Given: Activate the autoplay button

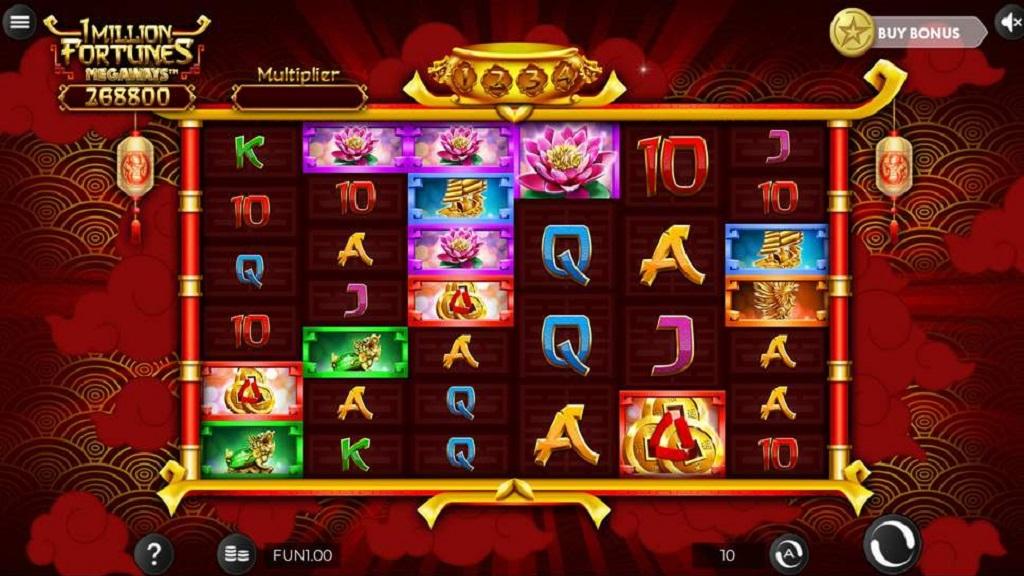Looking at the screenshot, I should [x=788, y=554].
